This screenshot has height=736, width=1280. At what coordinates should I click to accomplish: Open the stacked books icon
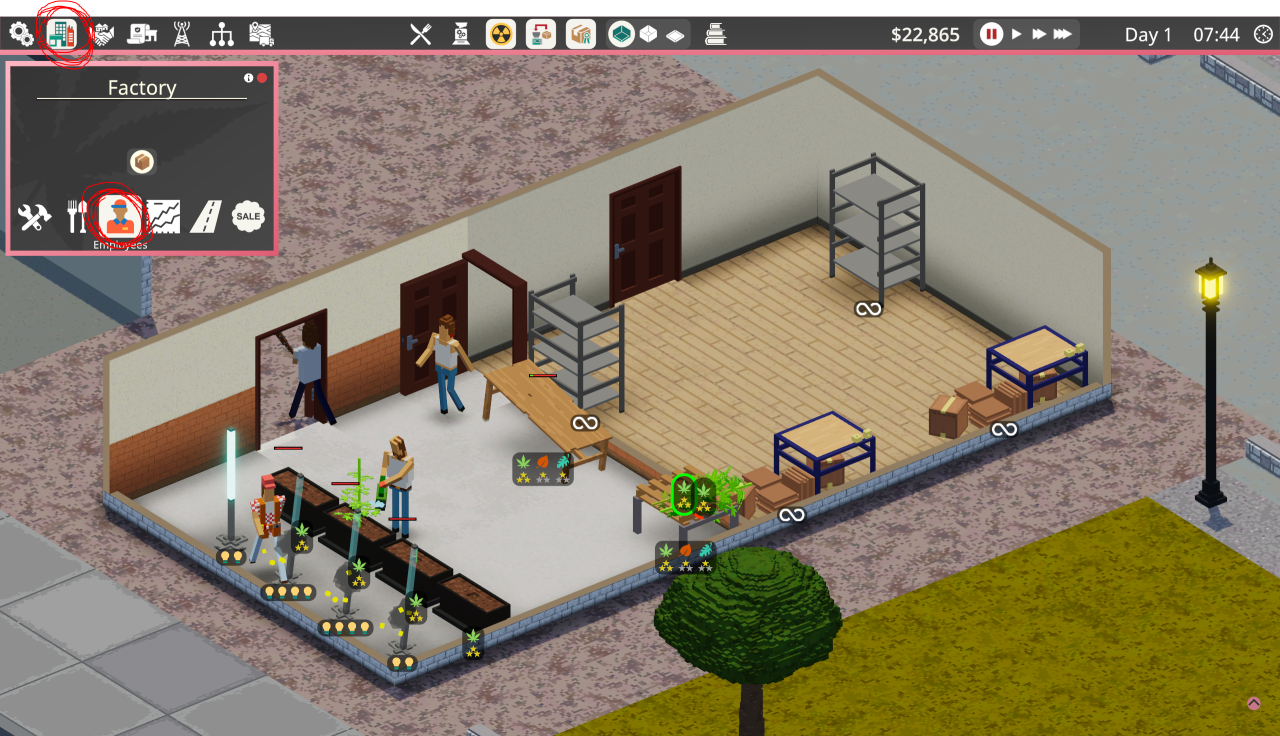click(x=715, y=35)
